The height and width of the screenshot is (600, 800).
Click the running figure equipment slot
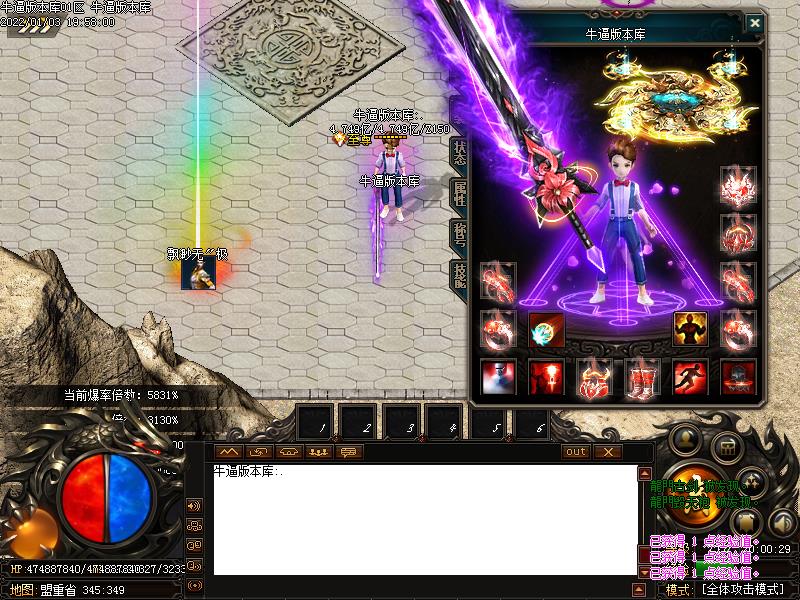click(690, 377)
